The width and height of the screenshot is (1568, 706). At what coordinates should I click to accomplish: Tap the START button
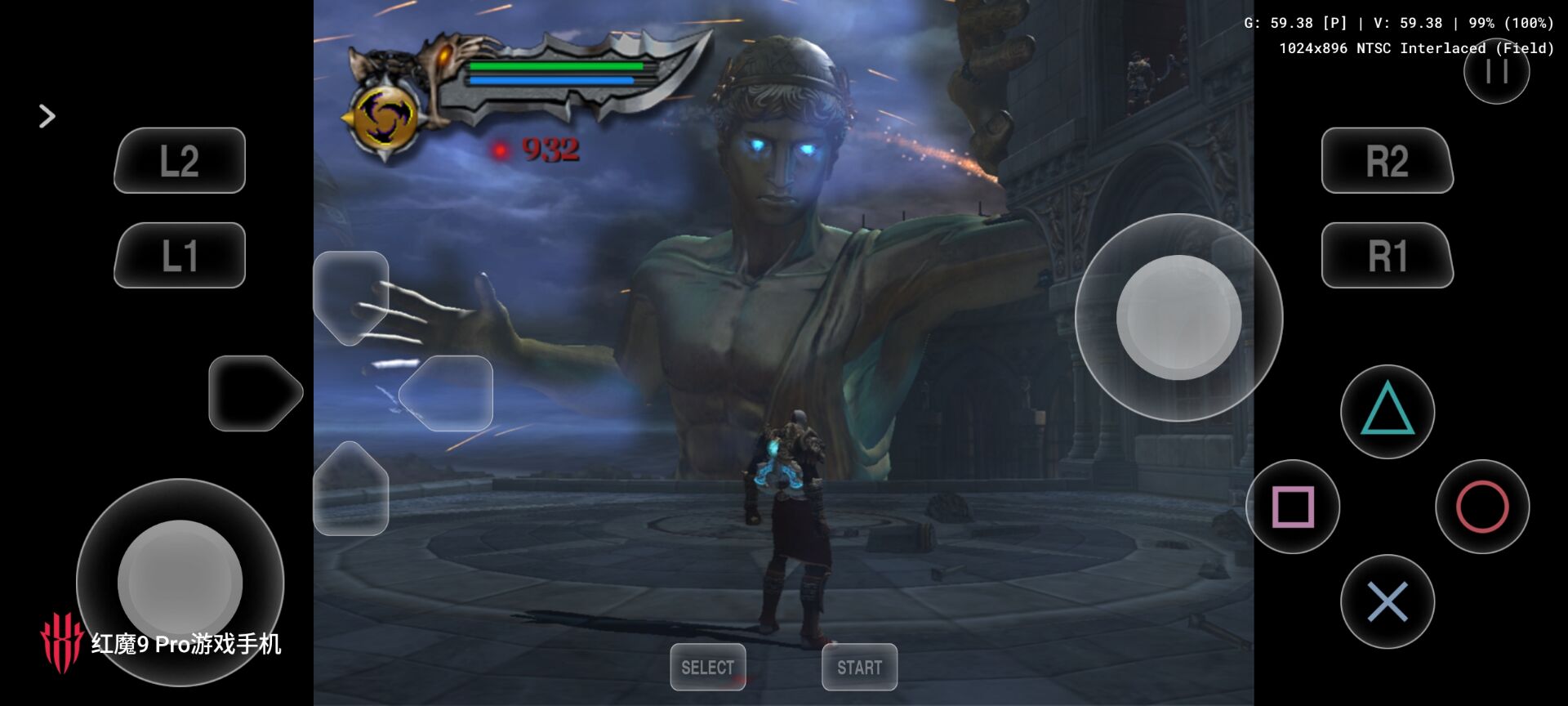click(859, 667)
